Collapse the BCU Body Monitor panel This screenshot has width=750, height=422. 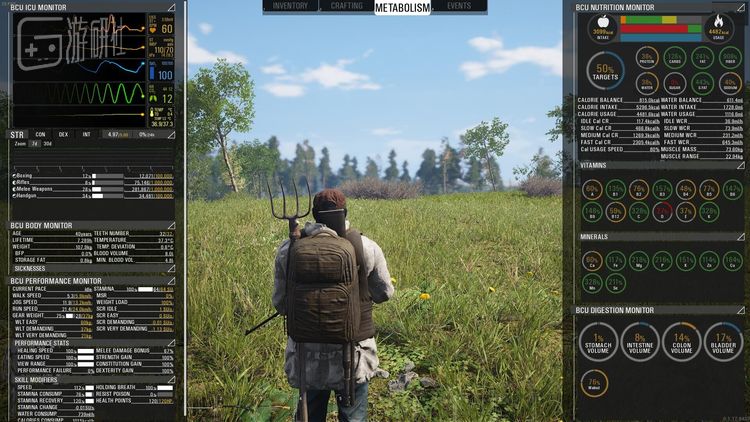click(171, 226)
